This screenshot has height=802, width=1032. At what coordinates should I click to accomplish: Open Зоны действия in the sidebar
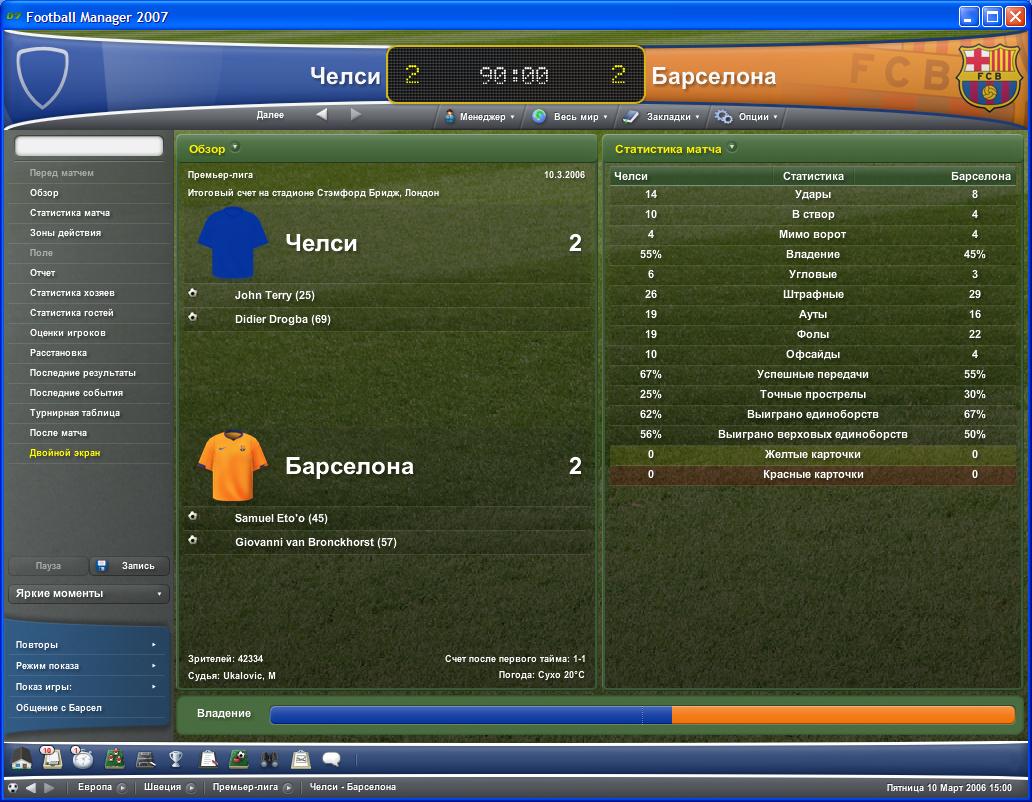(x=65, y=233)
